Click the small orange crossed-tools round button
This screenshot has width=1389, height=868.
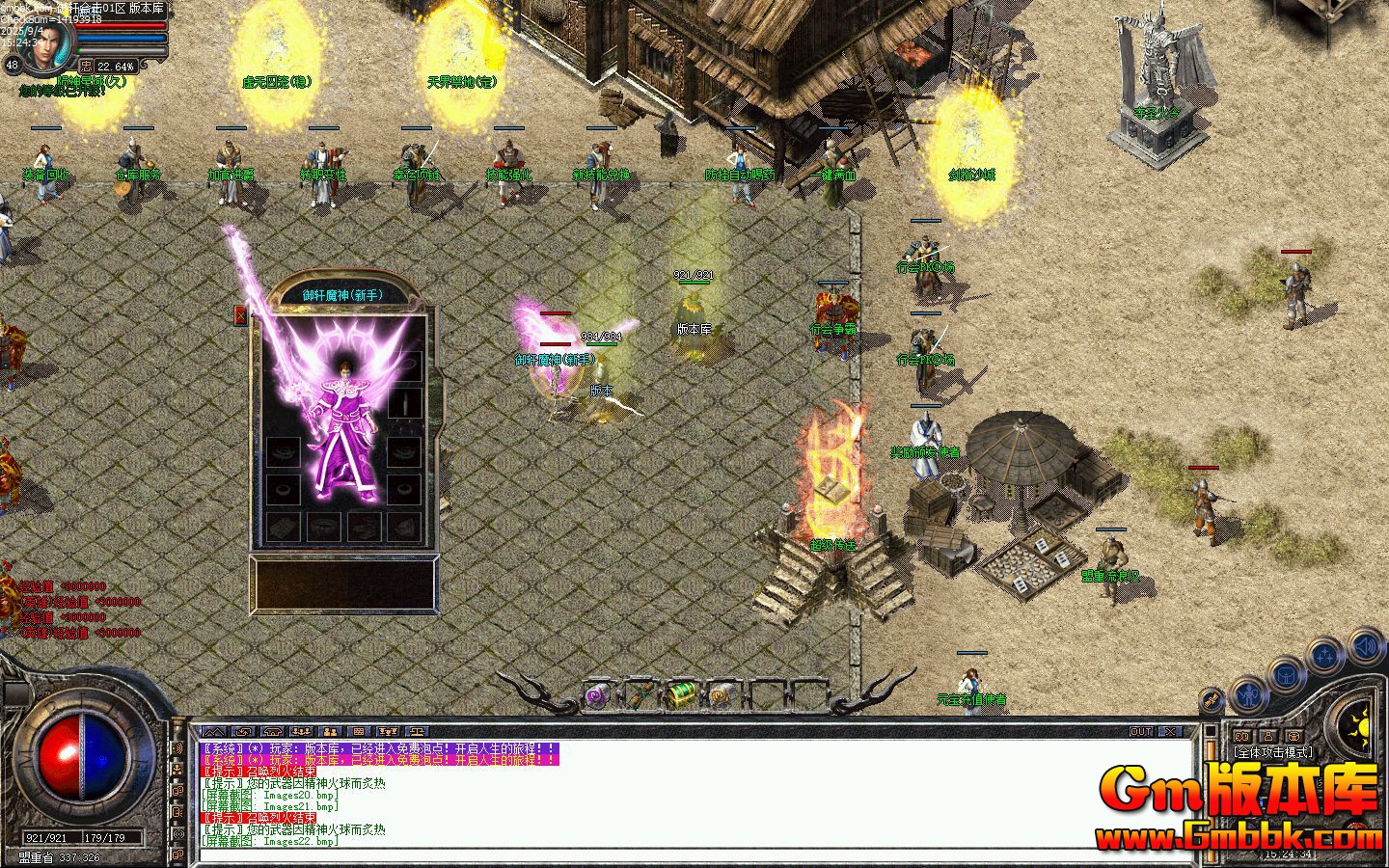1212,701
